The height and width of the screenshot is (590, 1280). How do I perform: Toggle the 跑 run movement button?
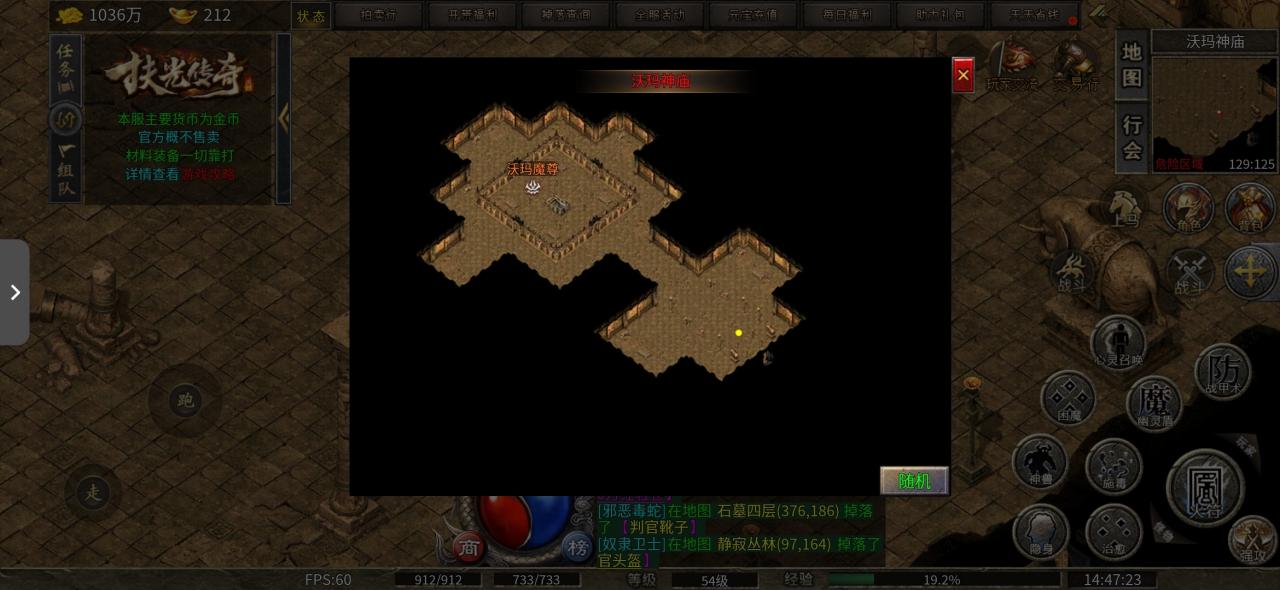(x=185, y=401)
